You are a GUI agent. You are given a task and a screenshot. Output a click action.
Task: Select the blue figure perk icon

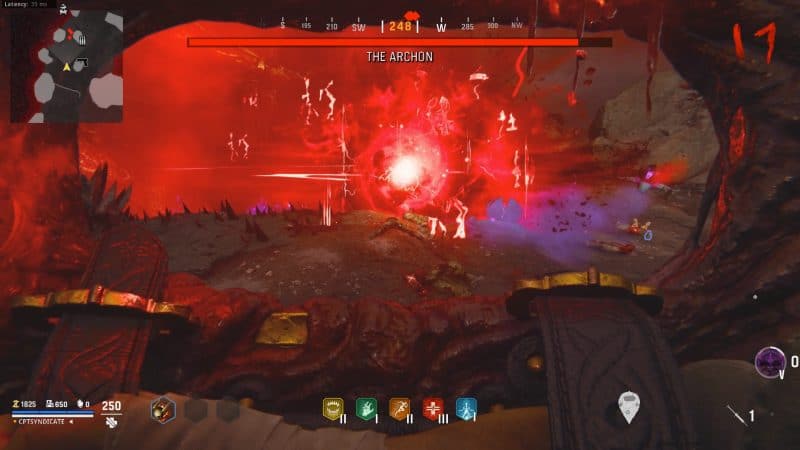click(467, 408)
